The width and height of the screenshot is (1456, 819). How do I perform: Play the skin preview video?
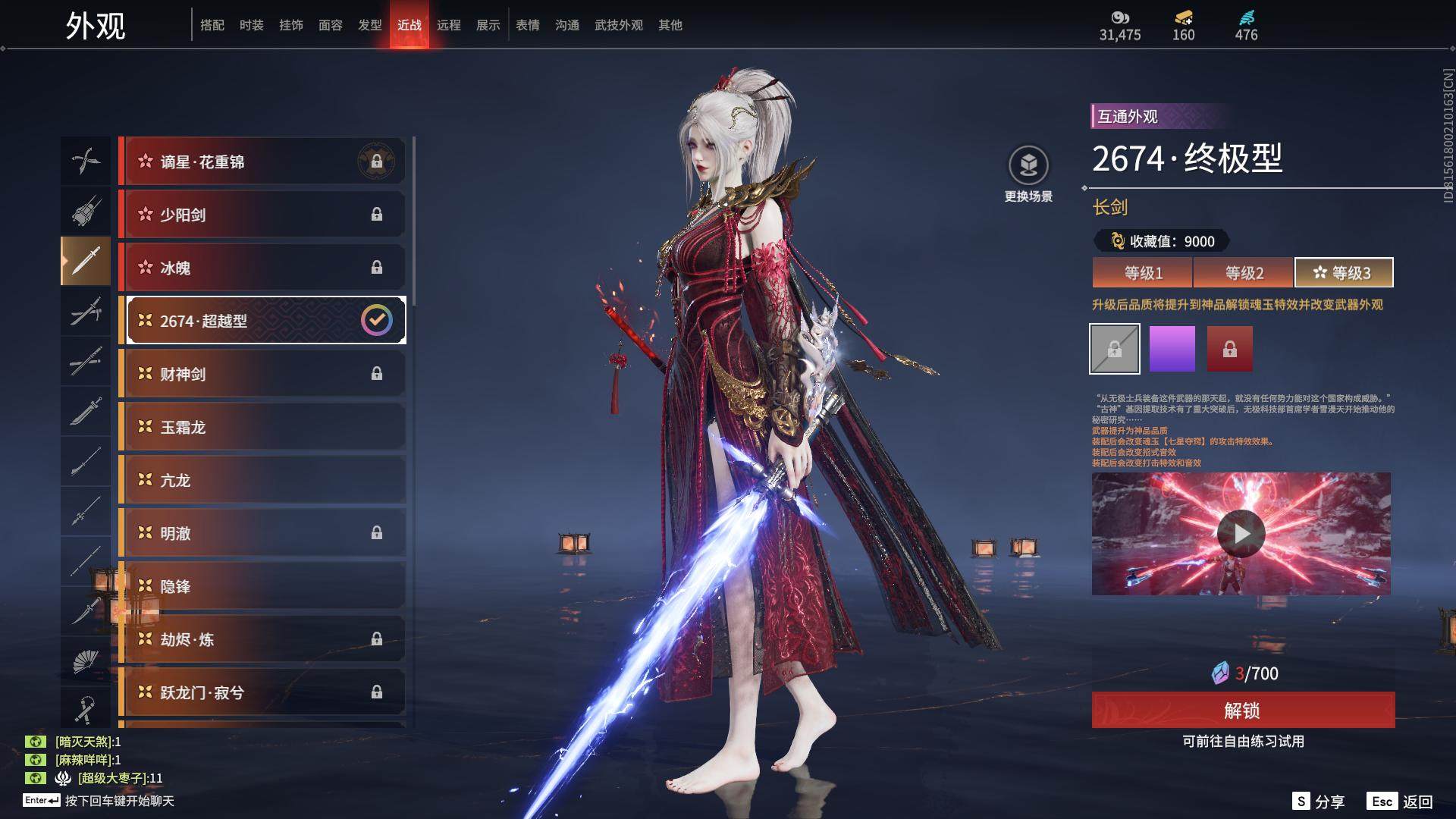[1241, 534]
